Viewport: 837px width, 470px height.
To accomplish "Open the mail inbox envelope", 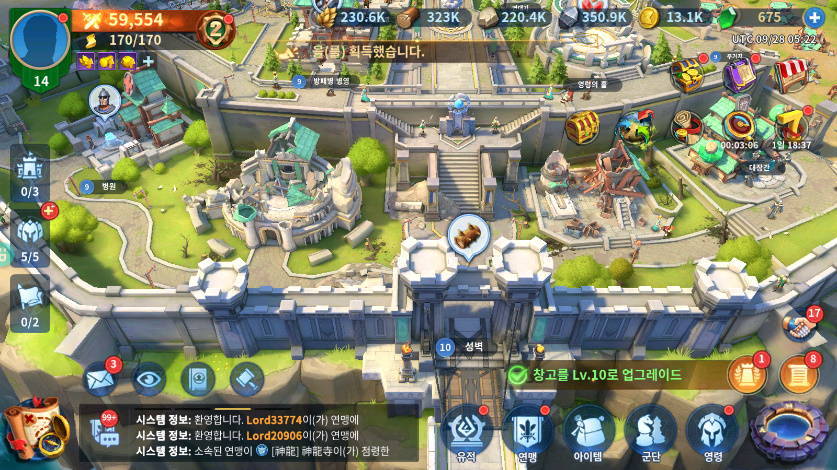I will tap(100, 378).
